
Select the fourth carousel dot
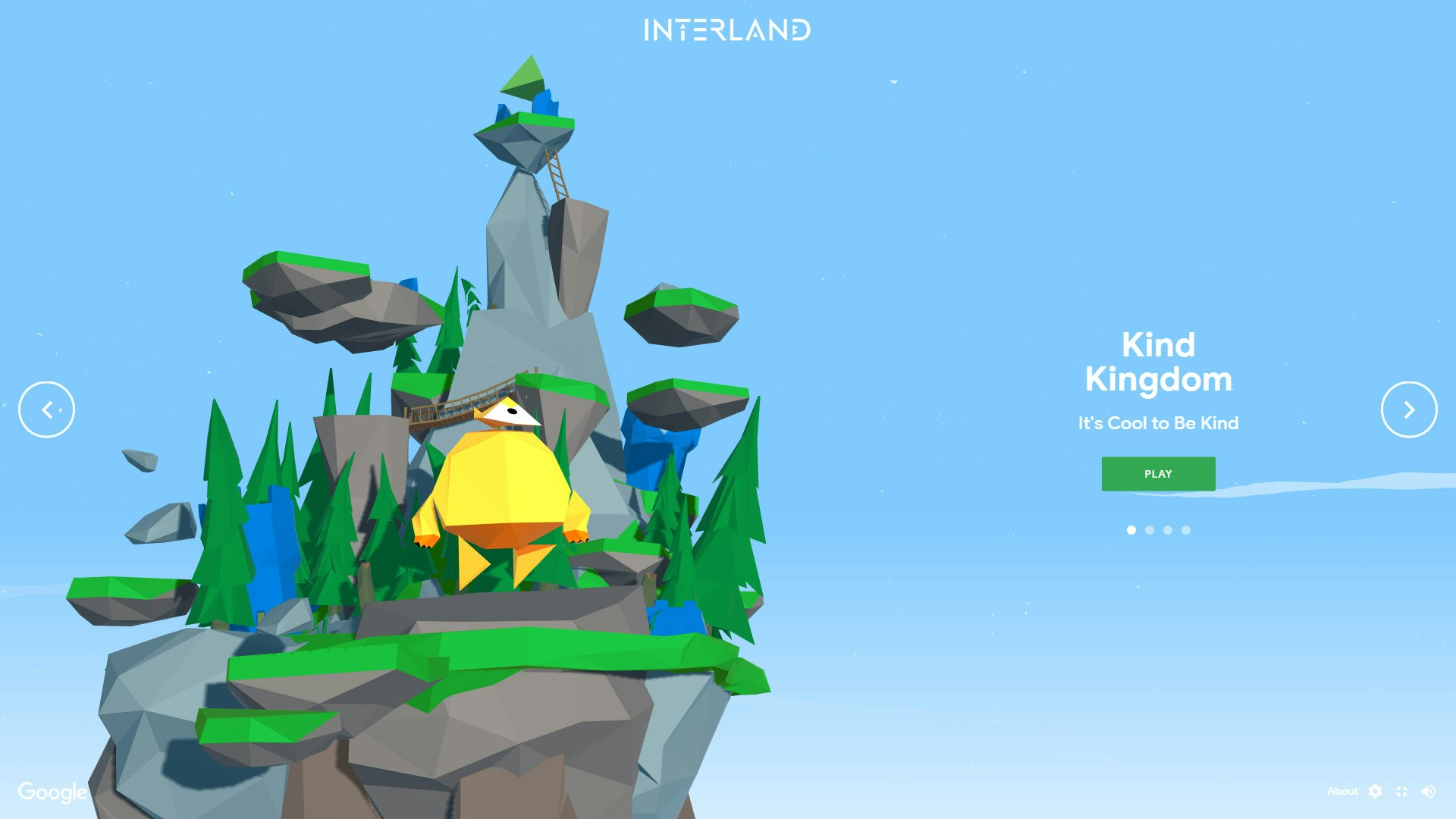(1185, 530)
